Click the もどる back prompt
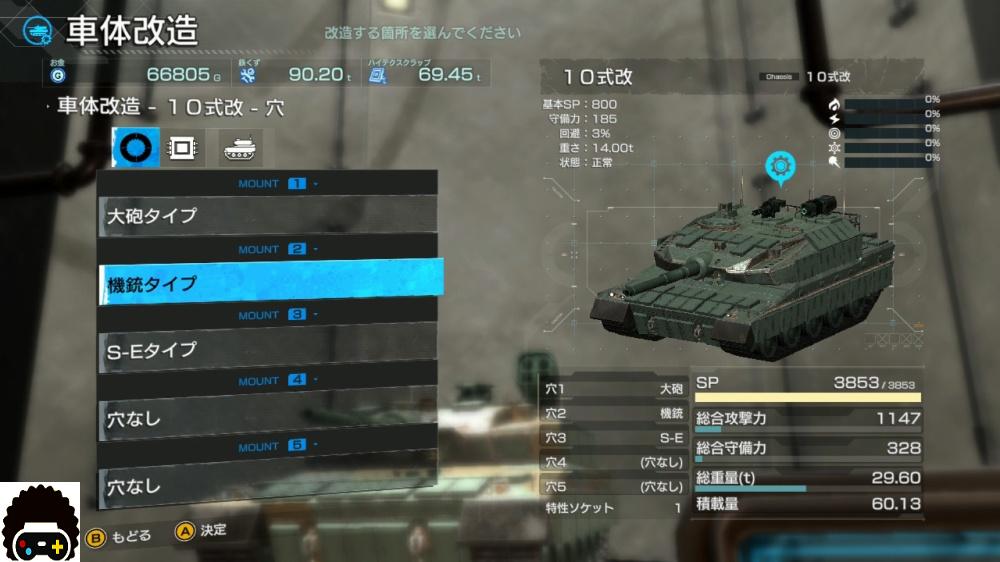The width and height of the screenshot is (1000, 562). coord(120,535)
